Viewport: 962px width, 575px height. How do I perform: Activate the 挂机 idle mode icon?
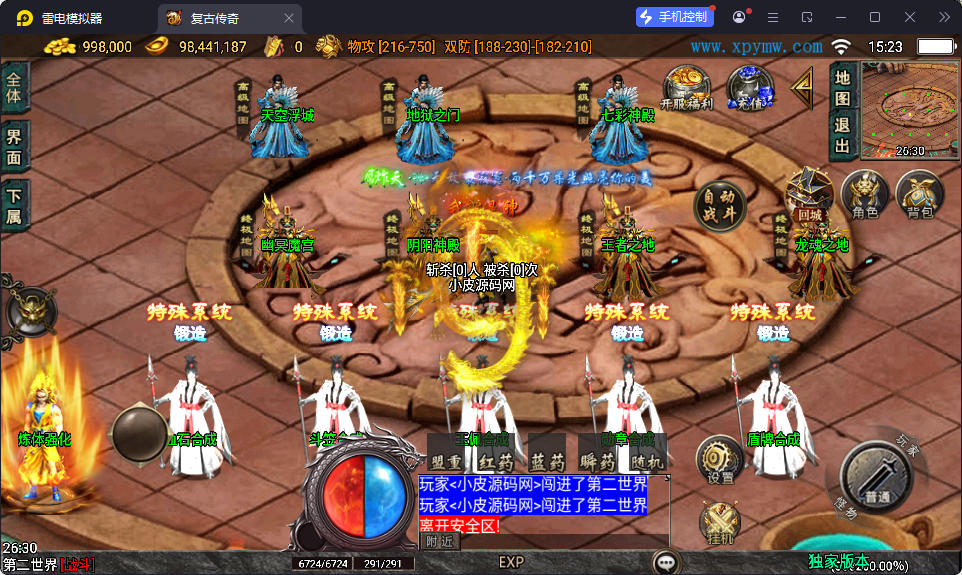point(719,523)
